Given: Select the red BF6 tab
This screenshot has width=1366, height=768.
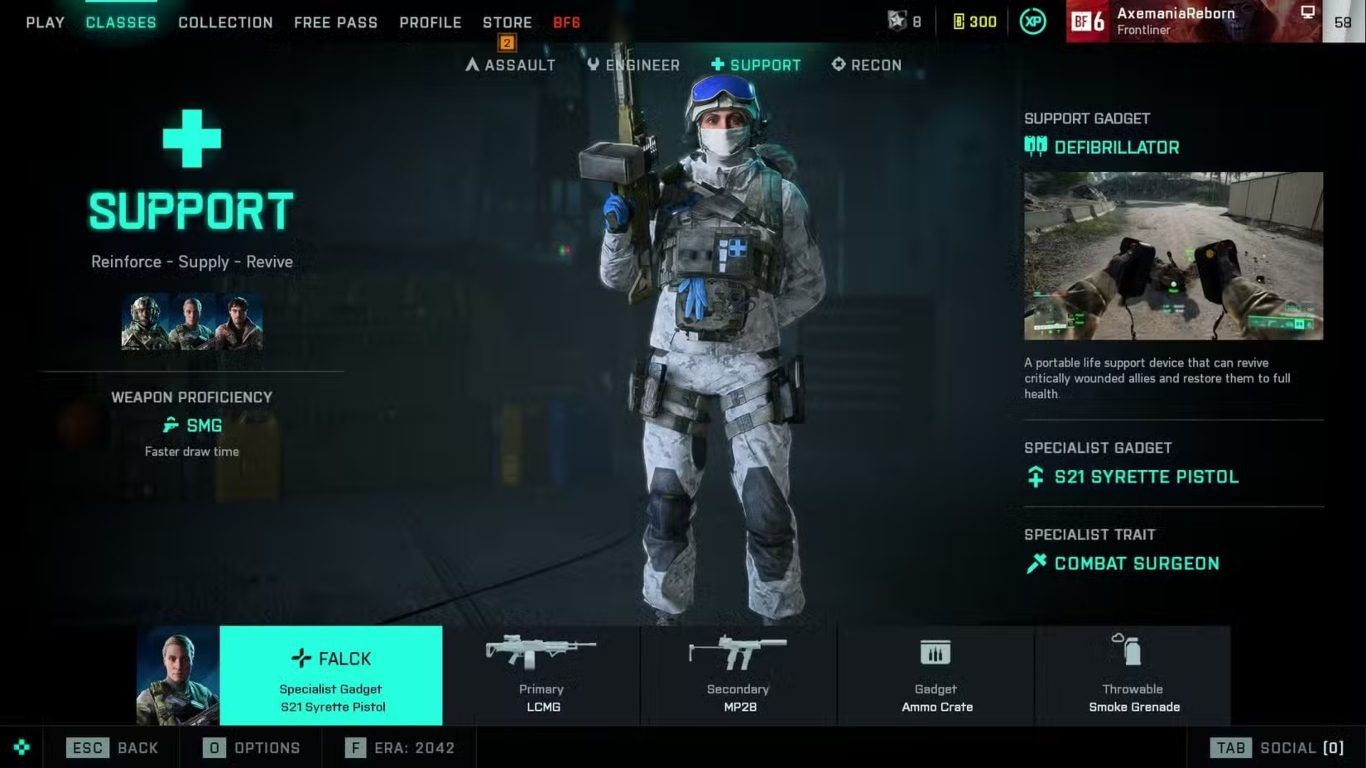Looking at the screenshot, I should [567, 22].
